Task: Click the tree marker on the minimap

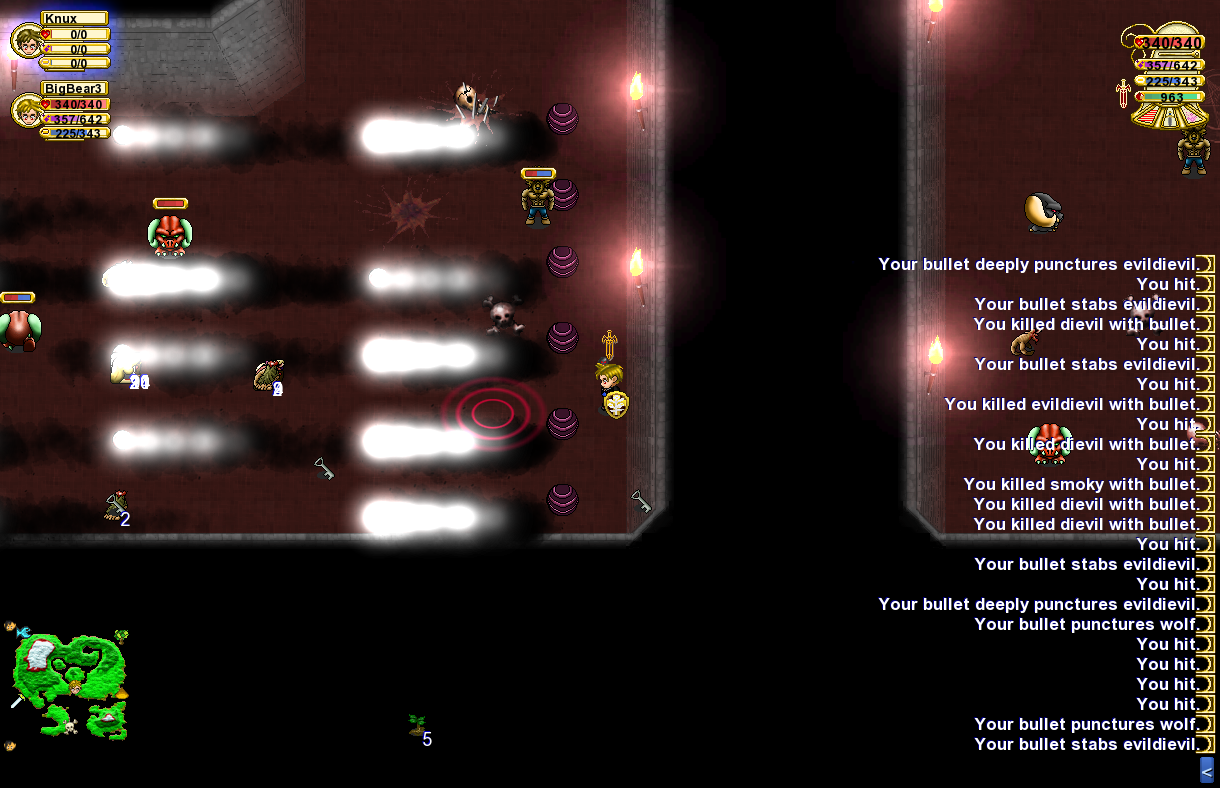Action: coord(121,636)
